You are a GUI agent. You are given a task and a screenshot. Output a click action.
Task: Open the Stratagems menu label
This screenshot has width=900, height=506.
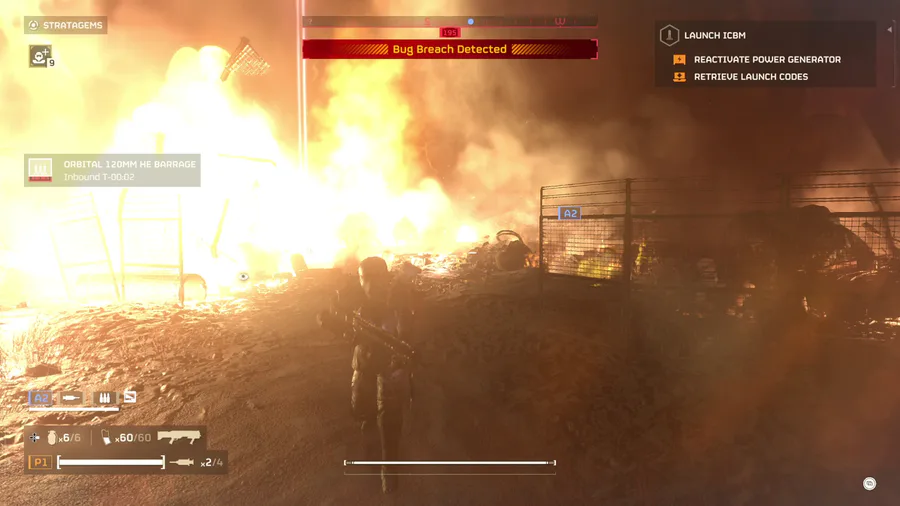click(66, 25)
